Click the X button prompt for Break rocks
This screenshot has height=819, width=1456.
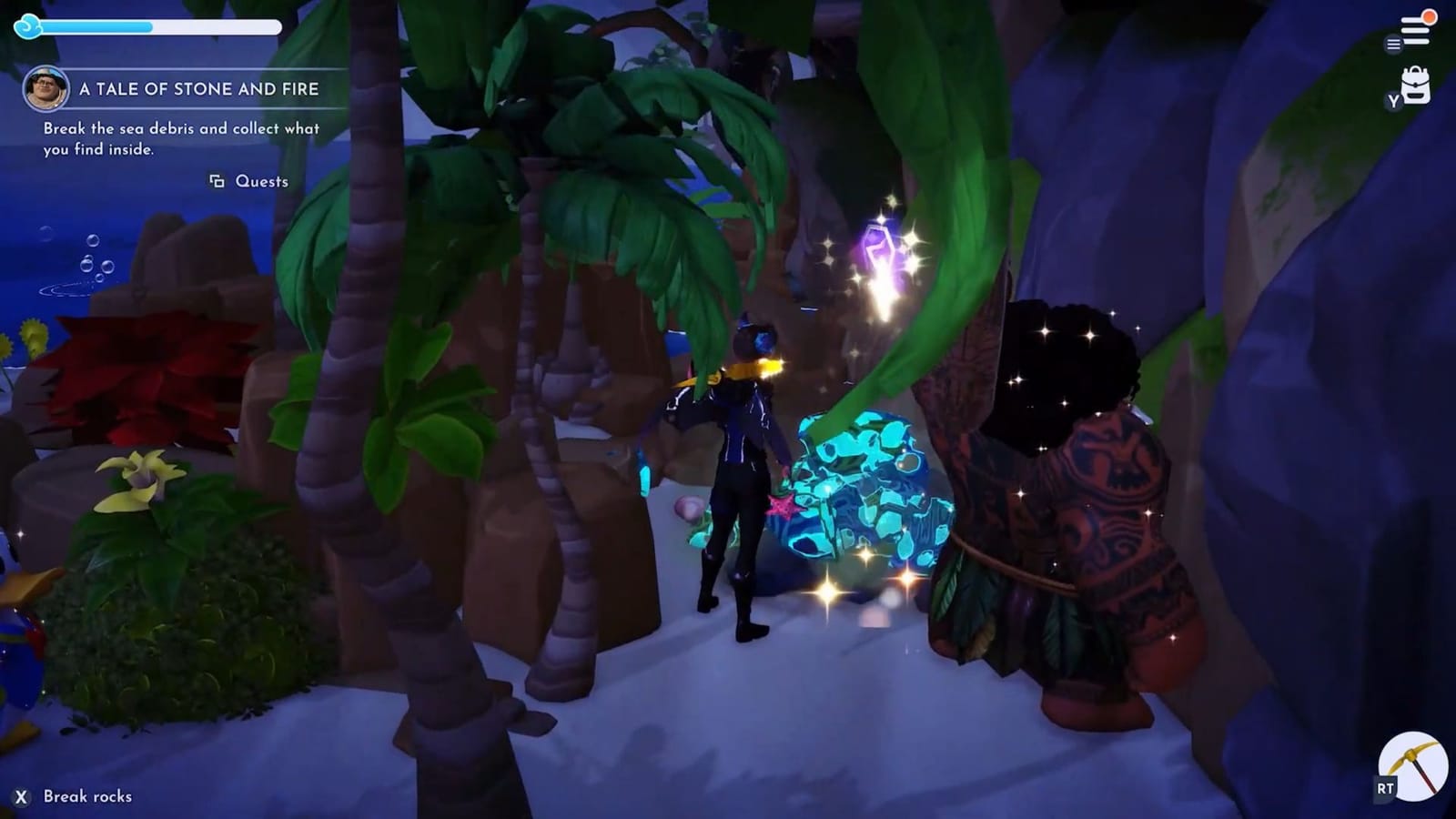pos(20,796)
